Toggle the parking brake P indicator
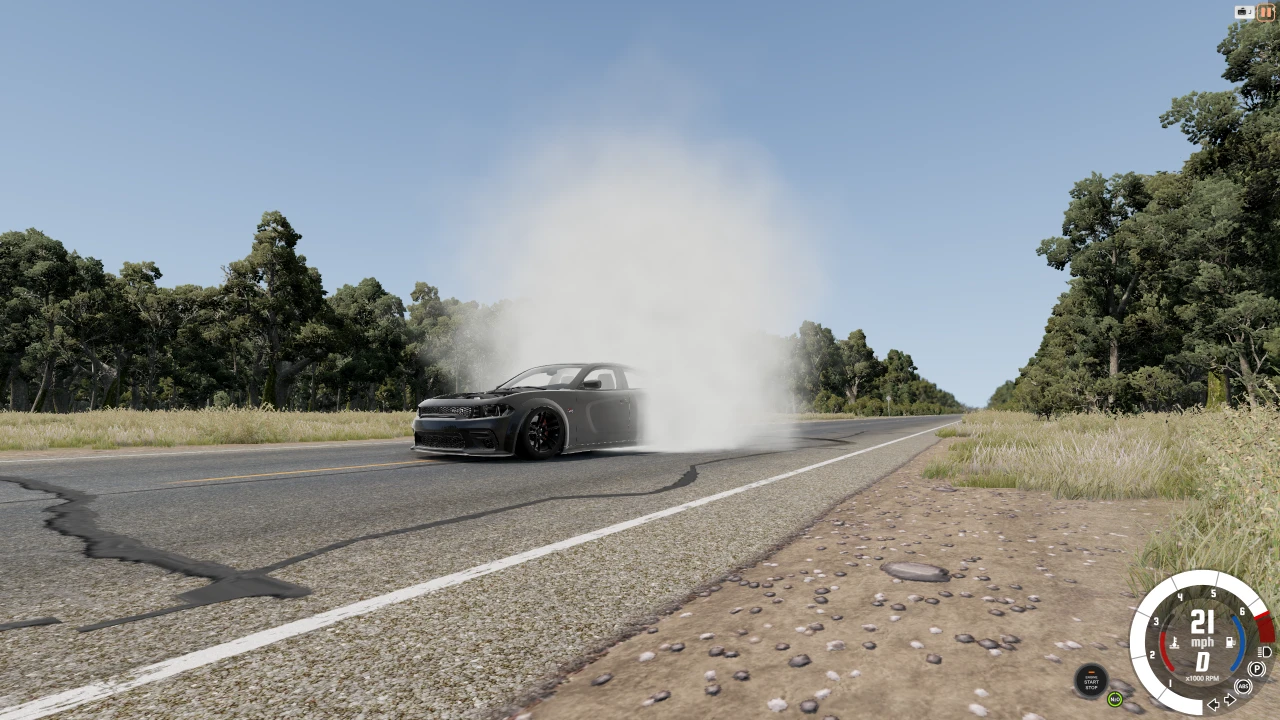The image size is (1280, 720). 1257,669
